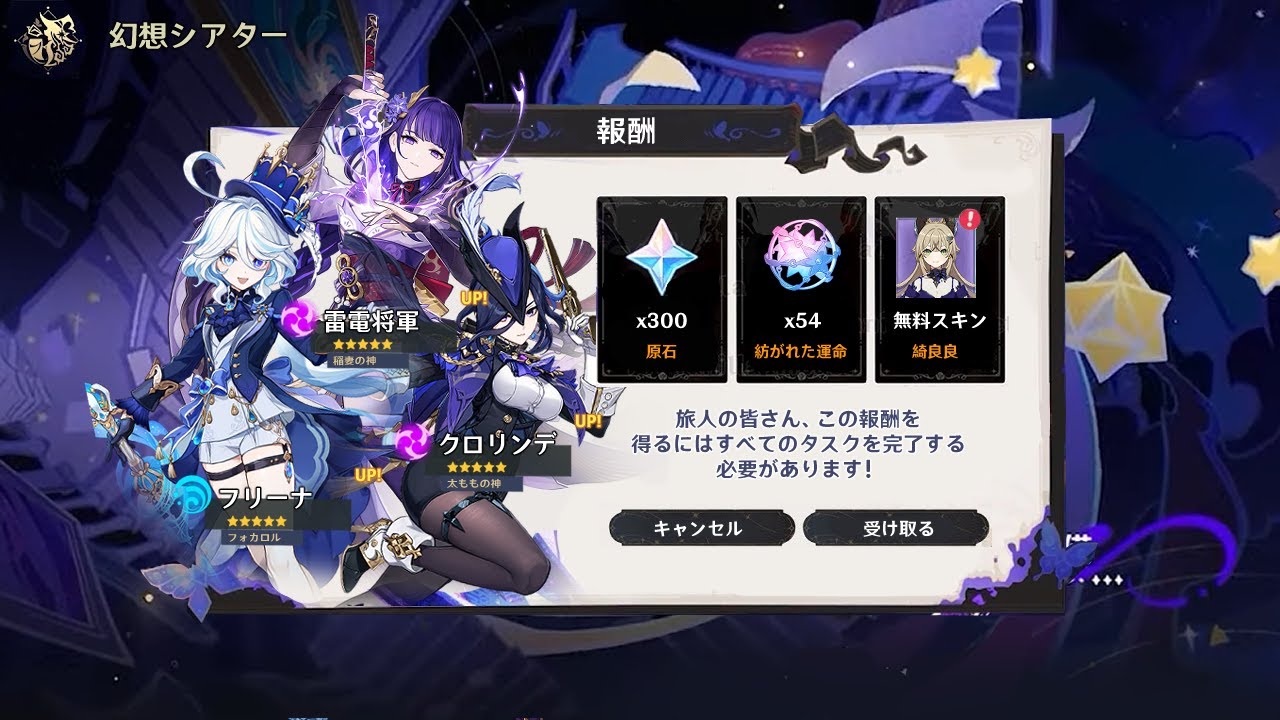Click the five-star rating under 雷電将軍
This screenshot has width=1280, height=720.
[x=364, y=344]
